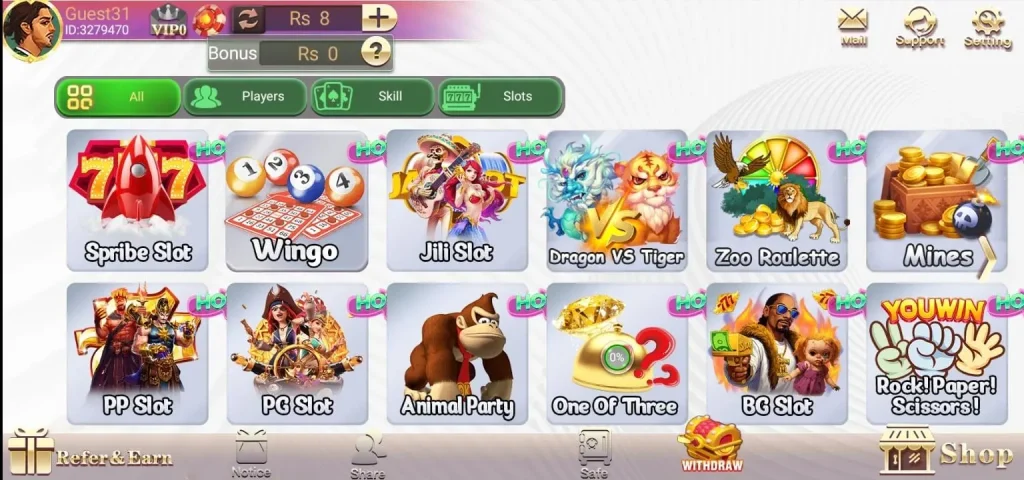Open the Withdraw treasure chest
The width and height of the screenshot is (1024, 480).
[x=711, y=444]
